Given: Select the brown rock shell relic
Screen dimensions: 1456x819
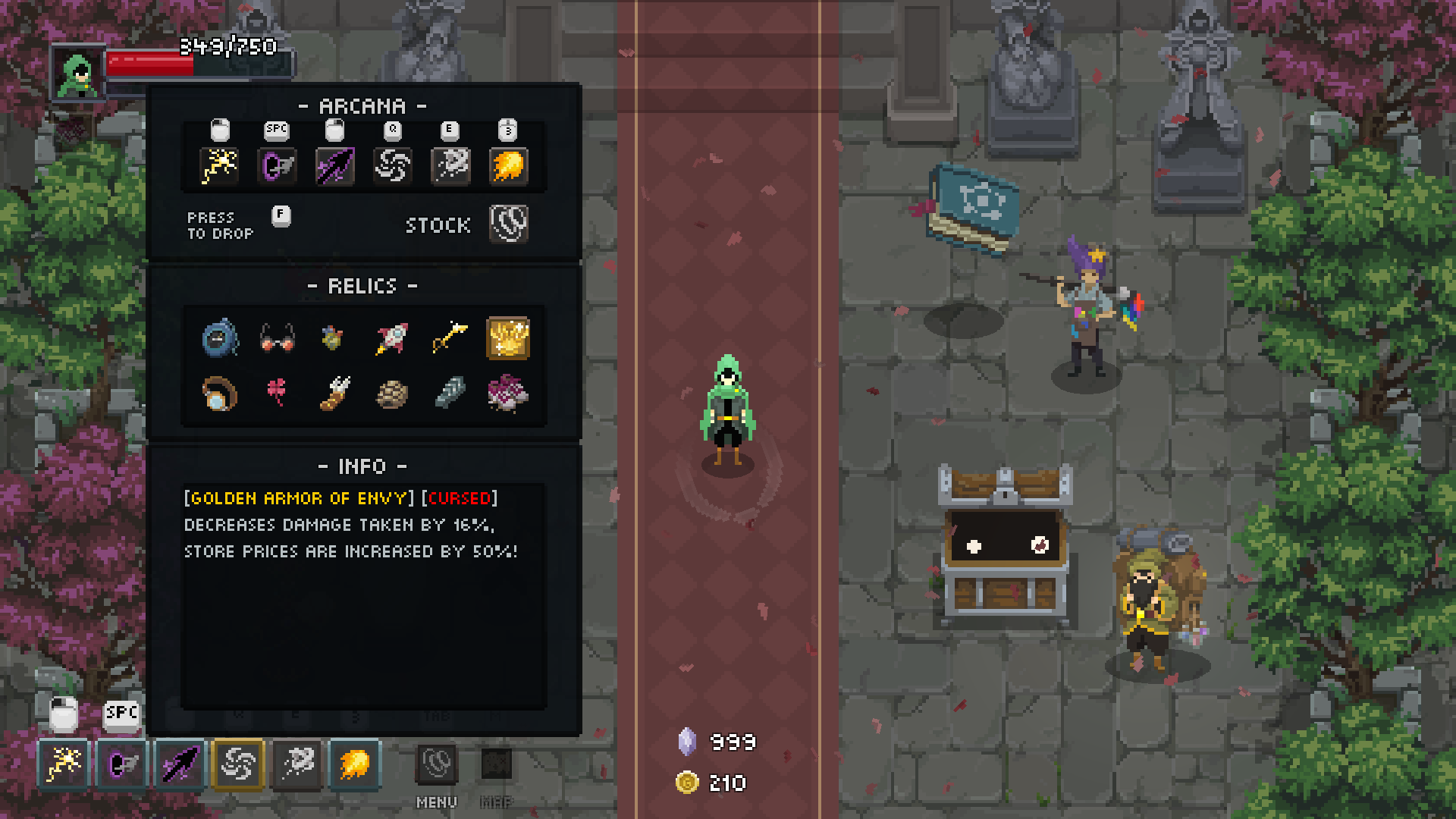Looking at the screenshot, I should tap(392, 394).
